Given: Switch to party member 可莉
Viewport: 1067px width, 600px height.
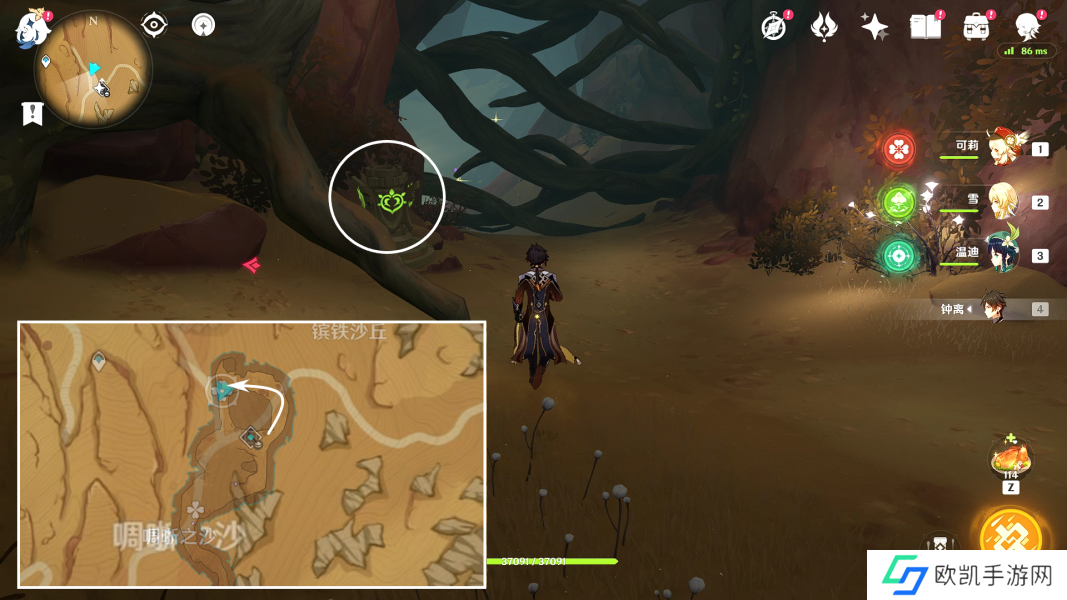Looking at the screenshot, I should point(1000,149).
